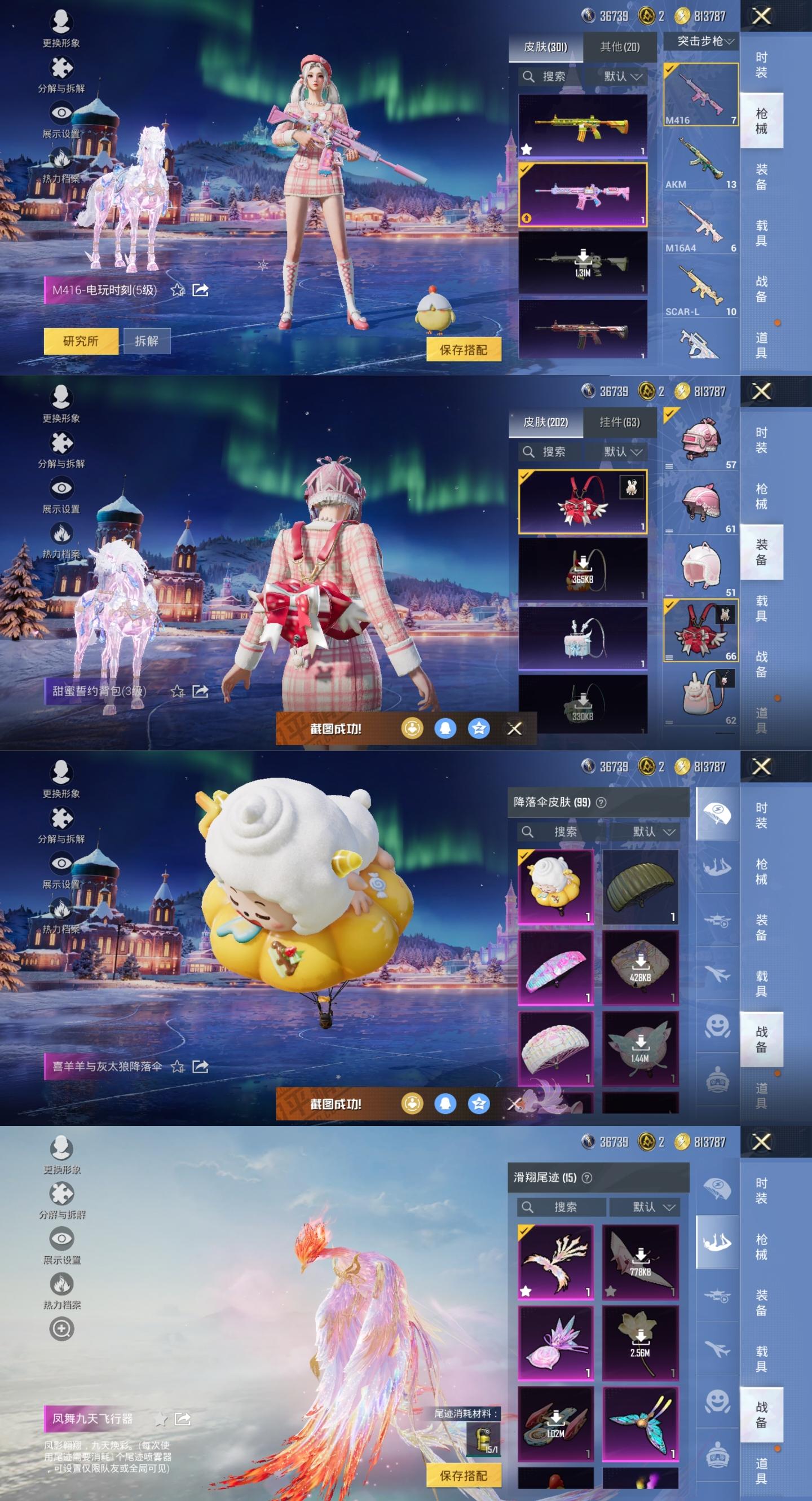Viewport: 812px width, 1501px height.
Task: Select the M16A4 weapon category
Action: coord(701,226)
